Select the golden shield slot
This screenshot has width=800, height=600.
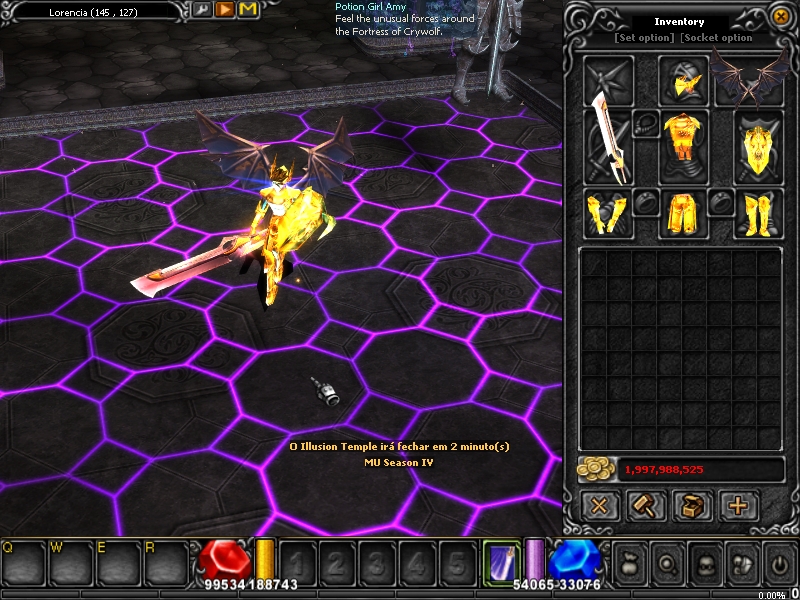pyautogui.click(x=759, y=147)
